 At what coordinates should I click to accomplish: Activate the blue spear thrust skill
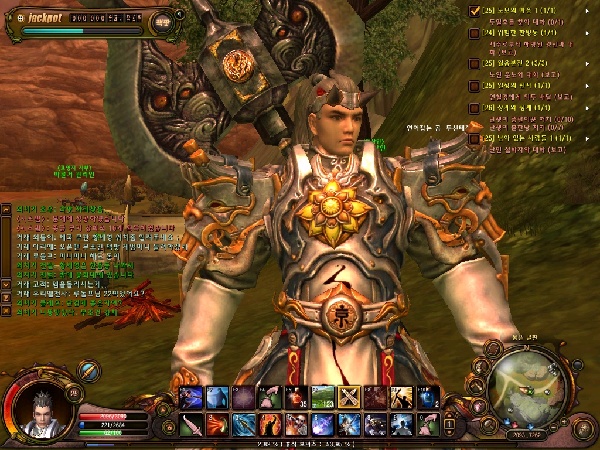click(x=243, y=424)
